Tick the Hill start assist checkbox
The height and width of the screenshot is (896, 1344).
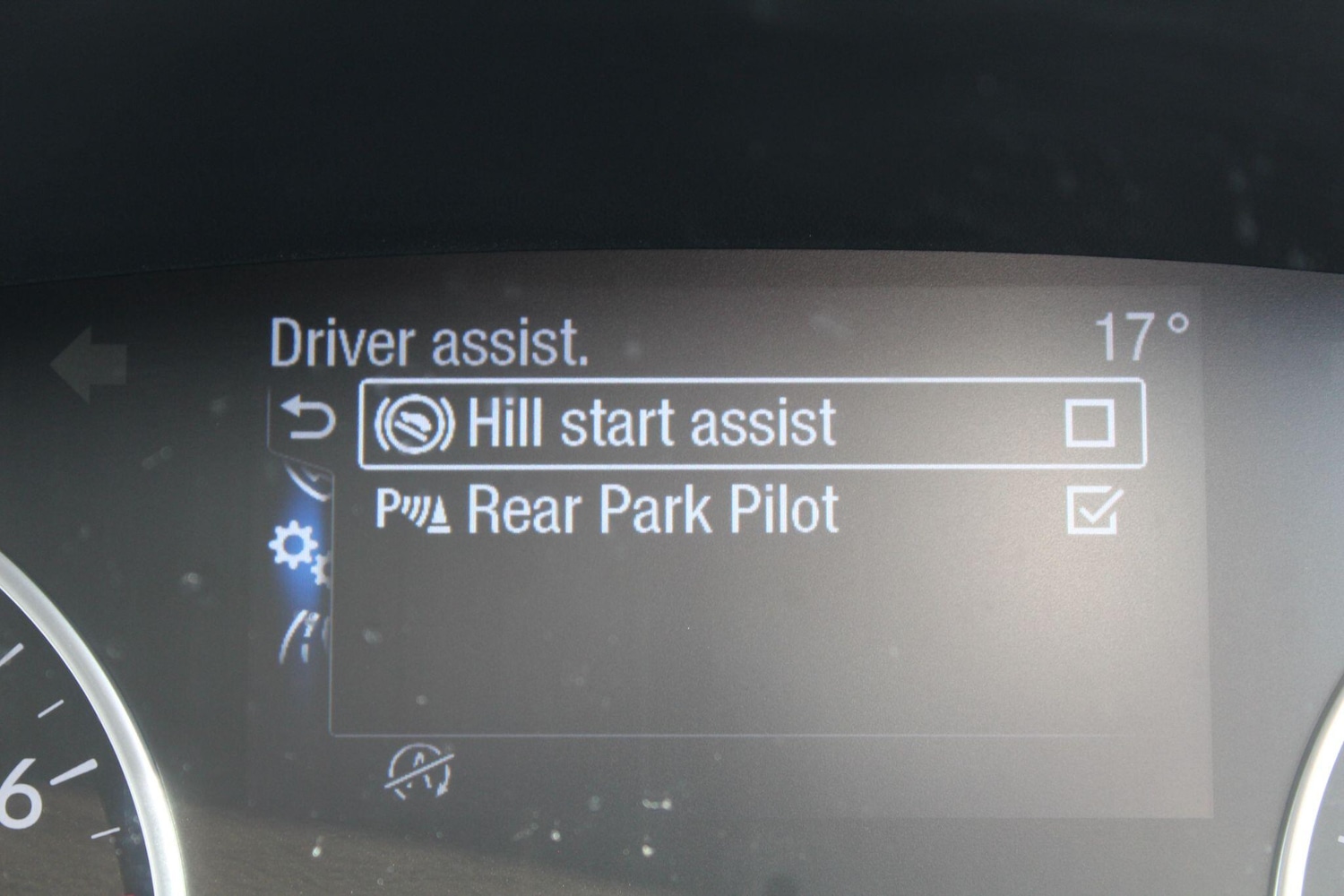(x=1090, y=423)
